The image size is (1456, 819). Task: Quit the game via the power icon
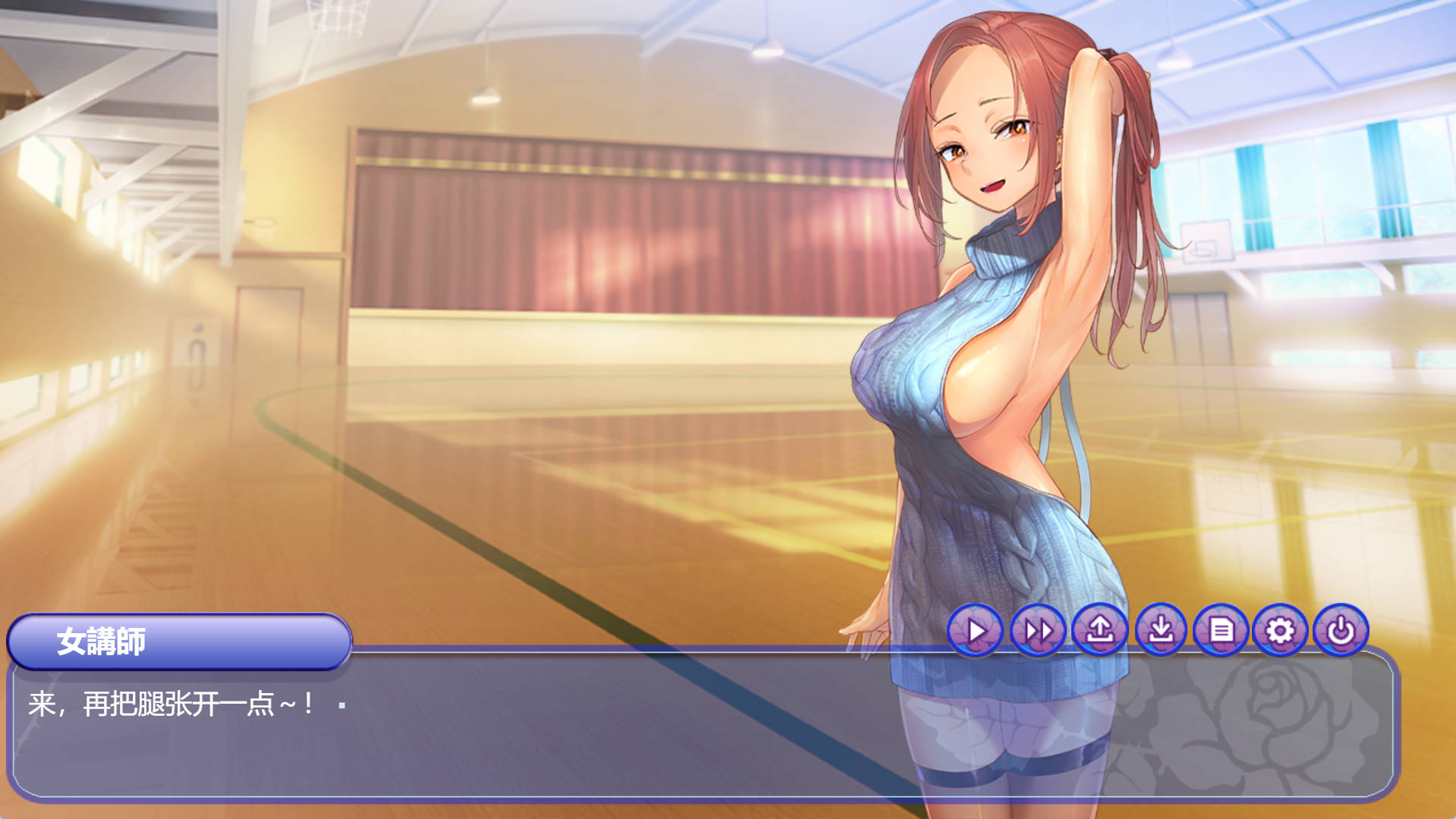pyautogui.click(x=1341, y=630)
